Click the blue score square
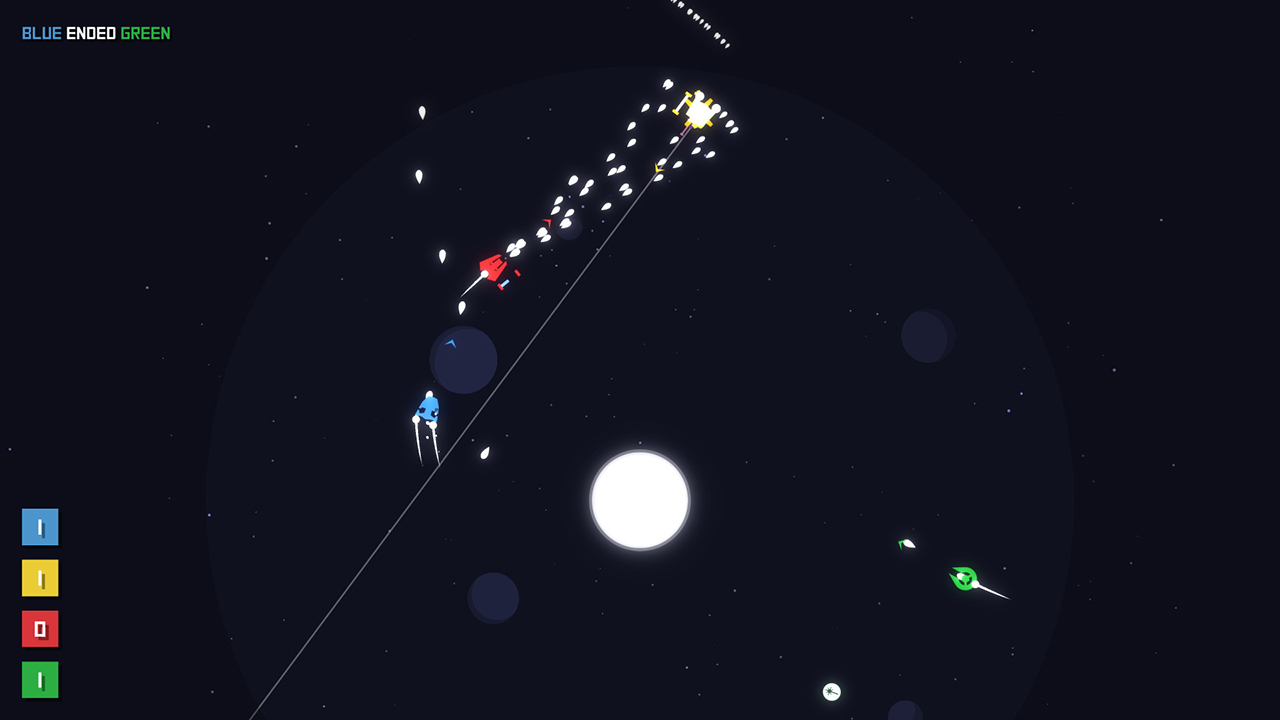This screenshot has height=720, width=1280. tap(40, 527)
